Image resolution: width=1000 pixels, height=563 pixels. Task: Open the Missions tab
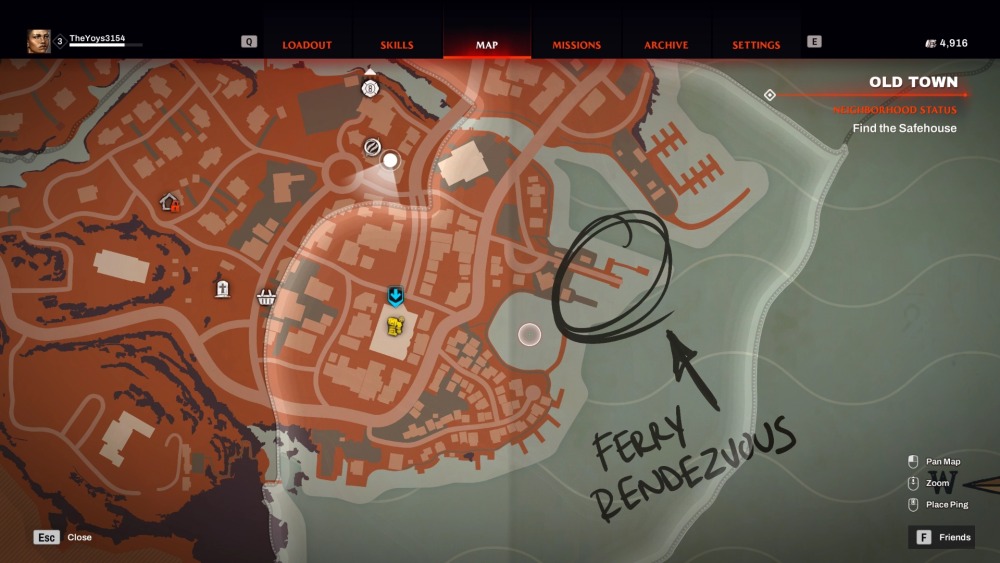tap(577, 45)
